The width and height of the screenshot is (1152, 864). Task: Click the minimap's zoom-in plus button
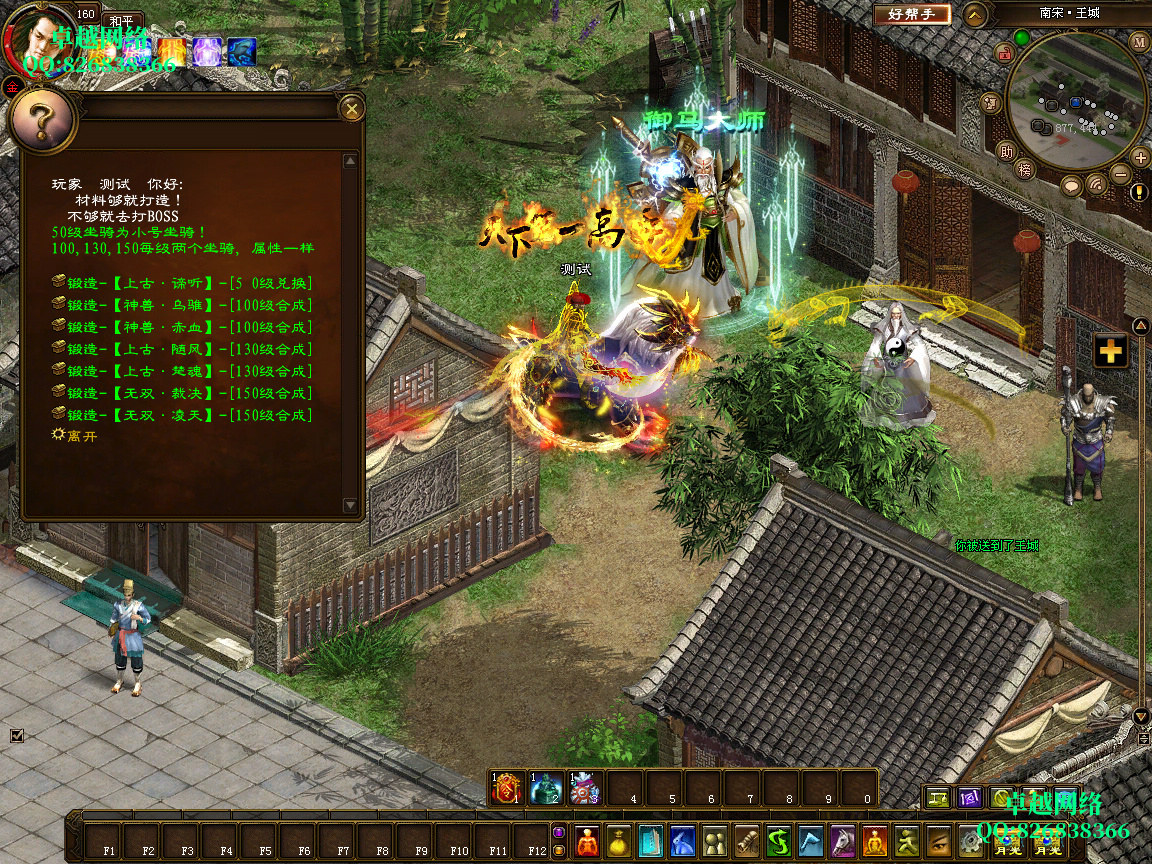pos(1140,157)
